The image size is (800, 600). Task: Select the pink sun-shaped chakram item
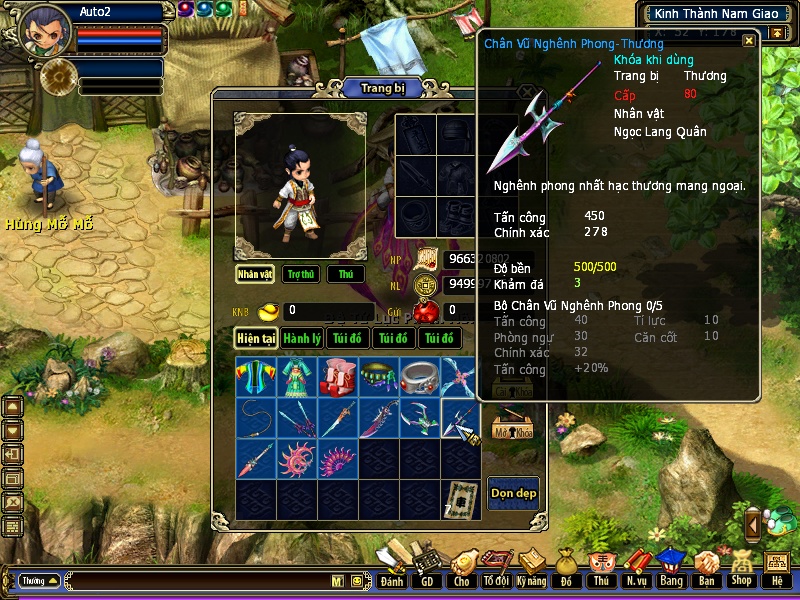click(297, 459)
